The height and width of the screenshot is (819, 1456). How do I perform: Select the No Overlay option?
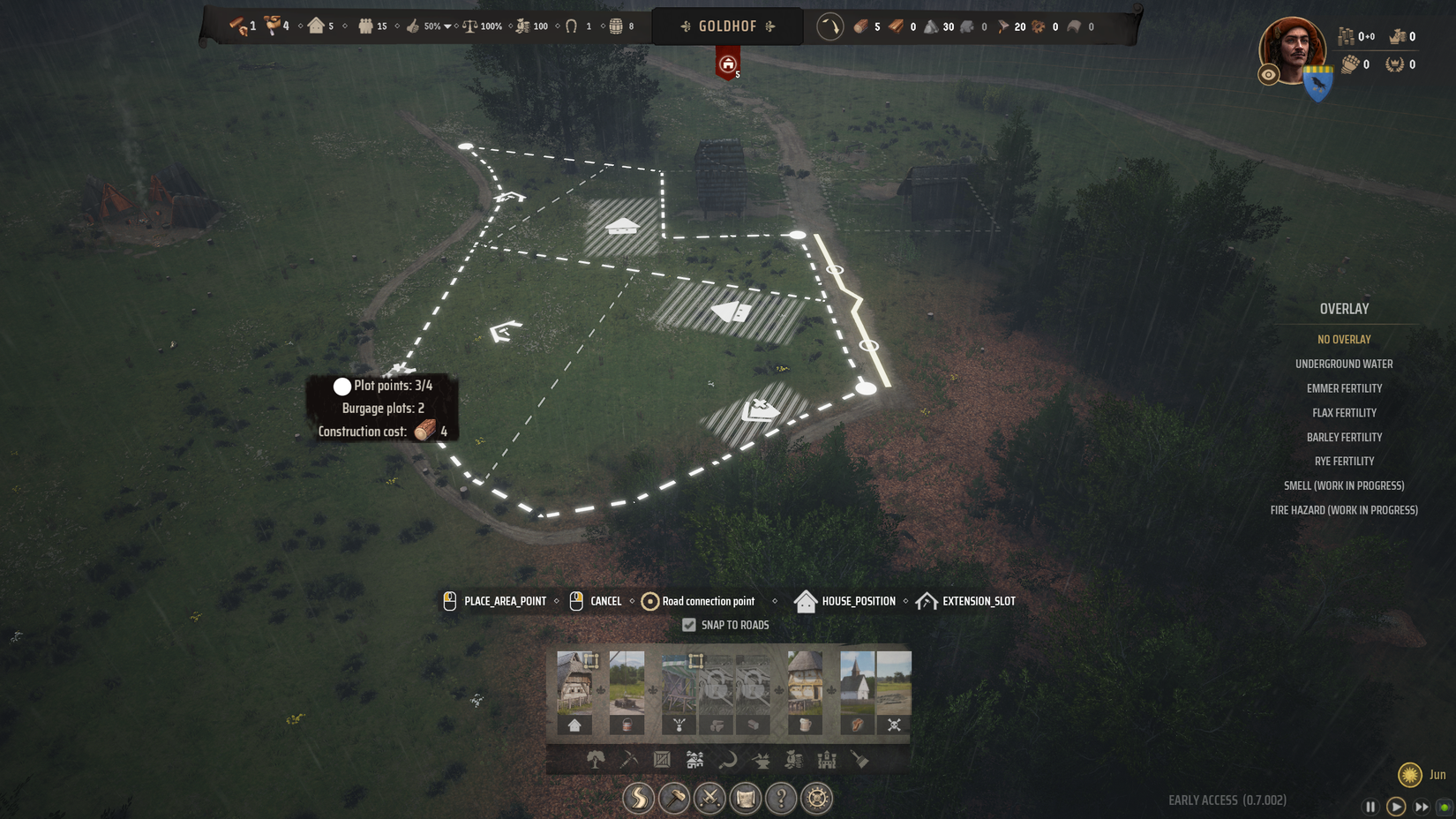(1344, 340)
